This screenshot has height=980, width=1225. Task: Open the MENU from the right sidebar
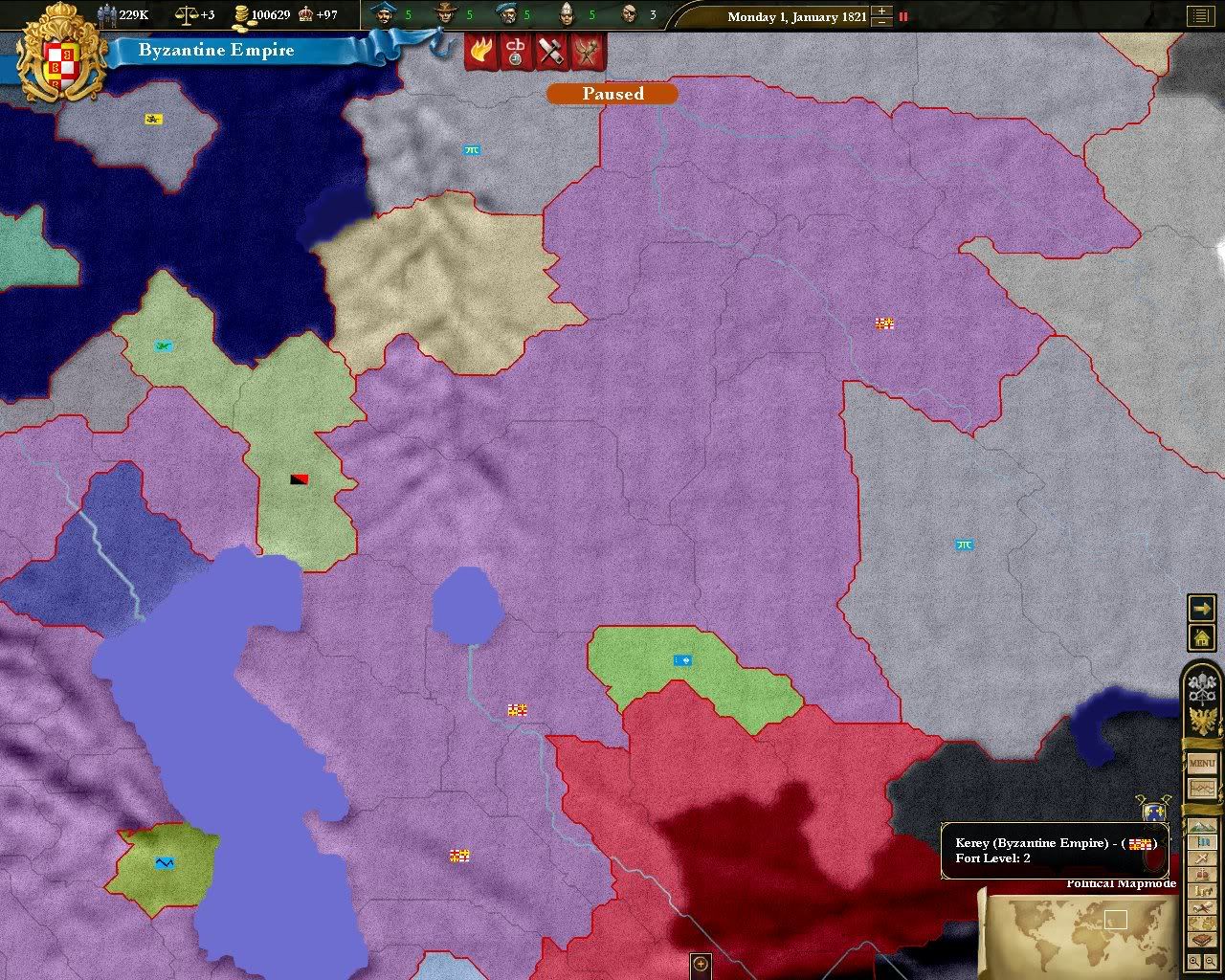click(1201, 763)
